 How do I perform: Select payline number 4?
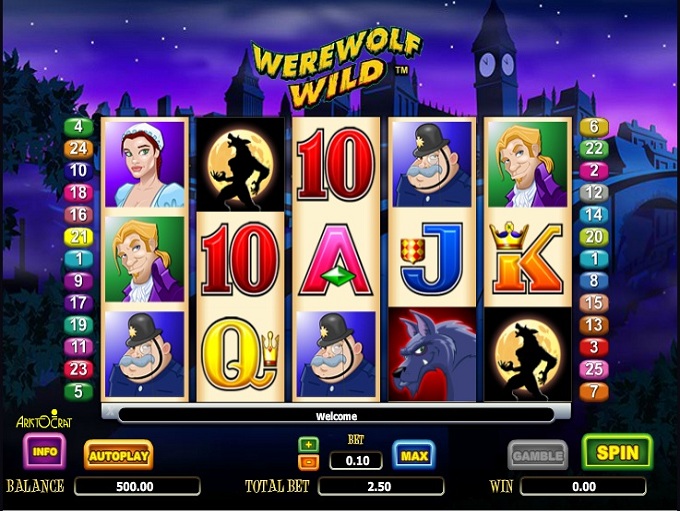pyautogui.click(x=77, y=127)
